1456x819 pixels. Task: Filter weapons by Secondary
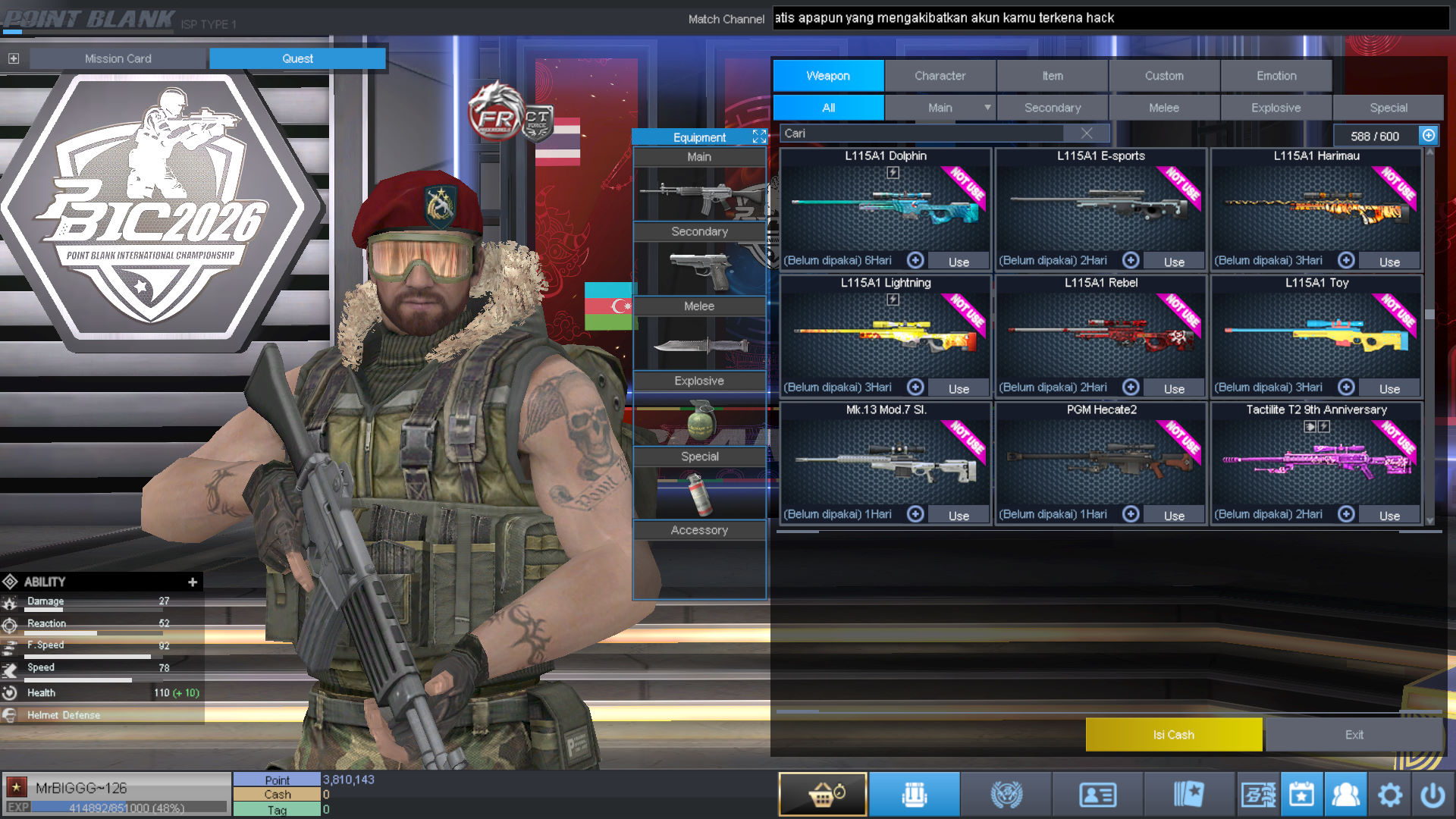[x=1052, y=108]
